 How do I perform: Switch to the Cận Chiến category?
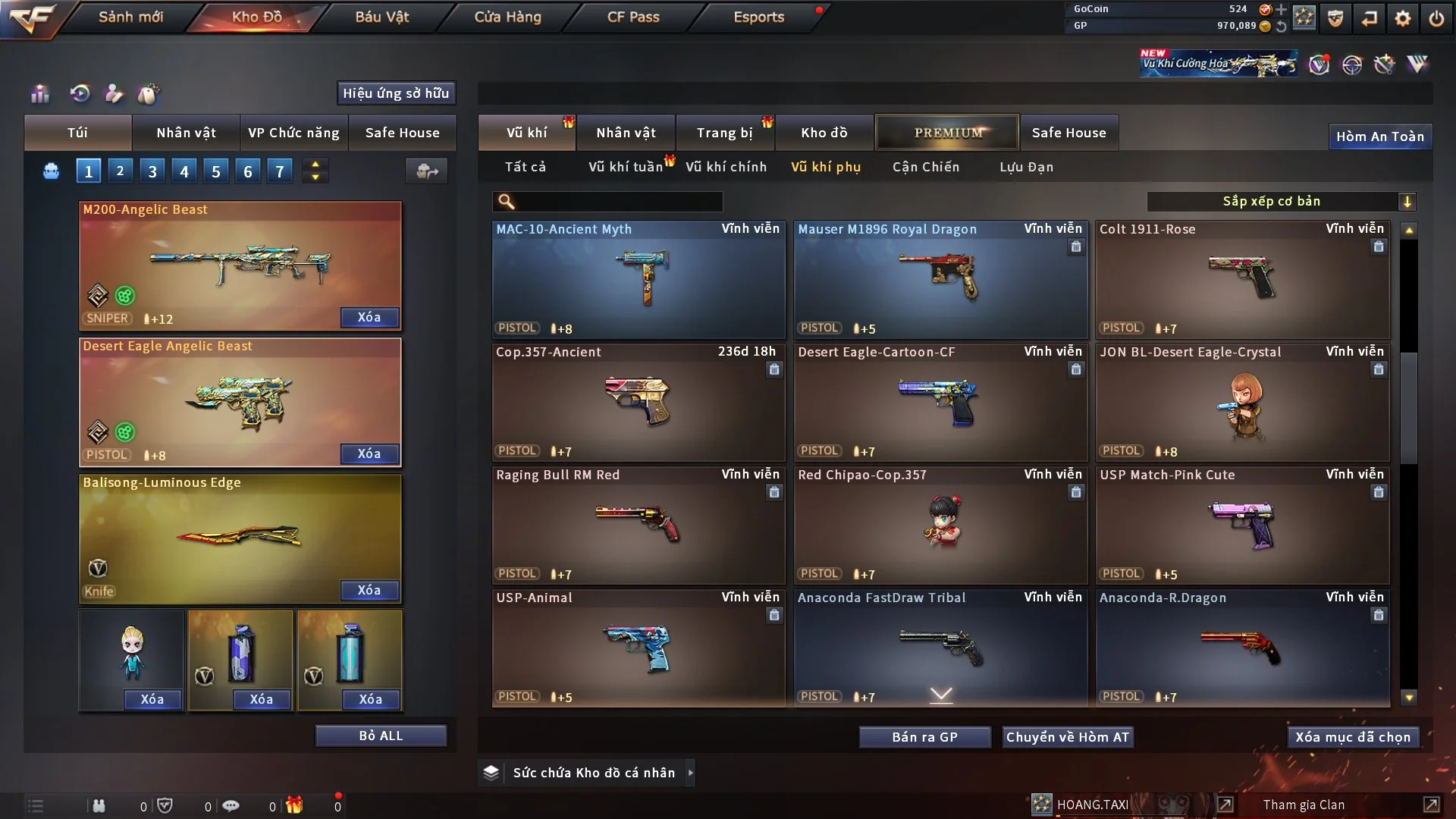click(x=925, y=167)
